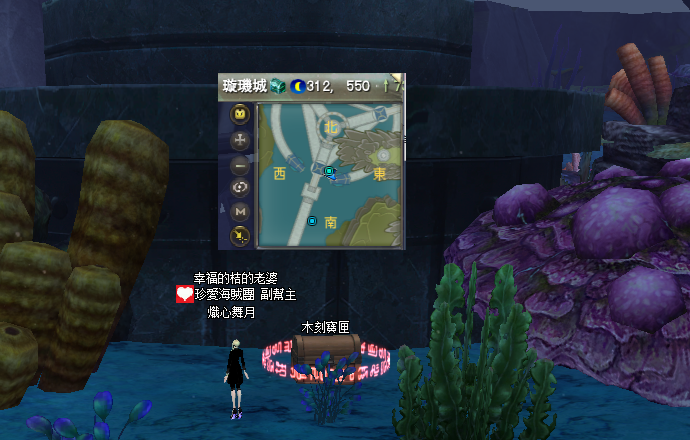Zoom in the minimap with plus button
The height and width of the screenshot is (440, 690).
240,141
